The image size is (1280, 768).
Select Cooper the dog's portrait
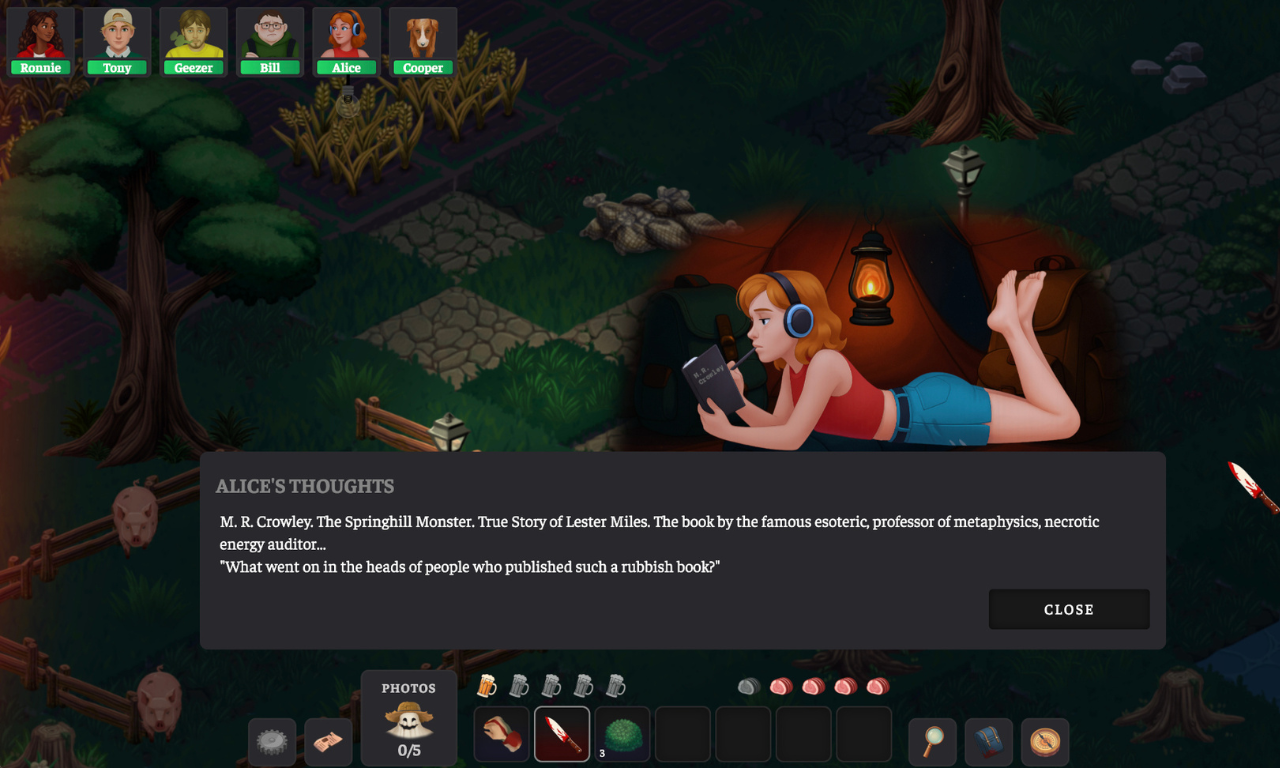(x=423, y=42)
